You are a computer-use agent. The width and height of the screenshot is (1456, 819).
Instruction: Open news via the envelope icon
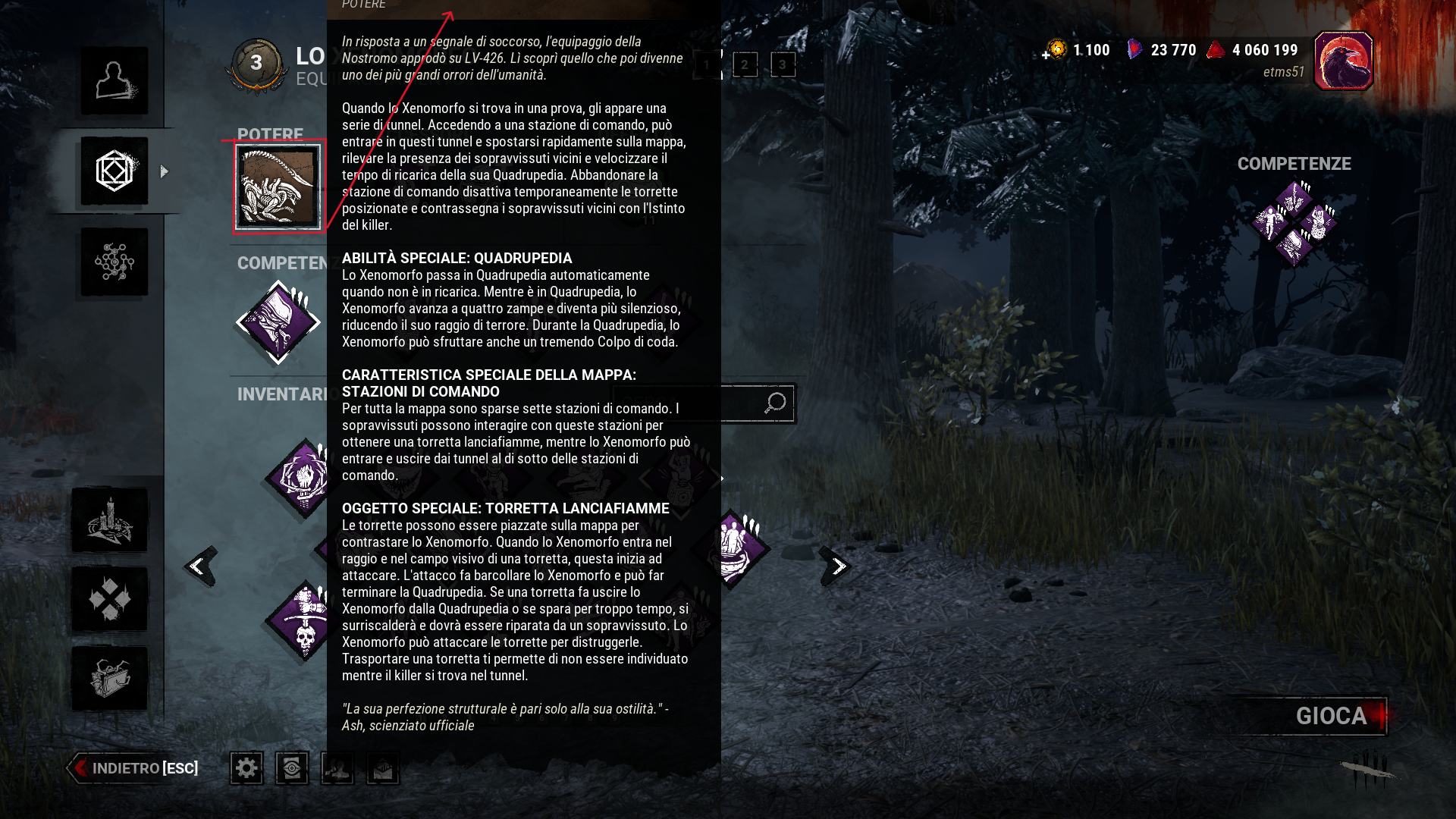(x=383, y=768)
